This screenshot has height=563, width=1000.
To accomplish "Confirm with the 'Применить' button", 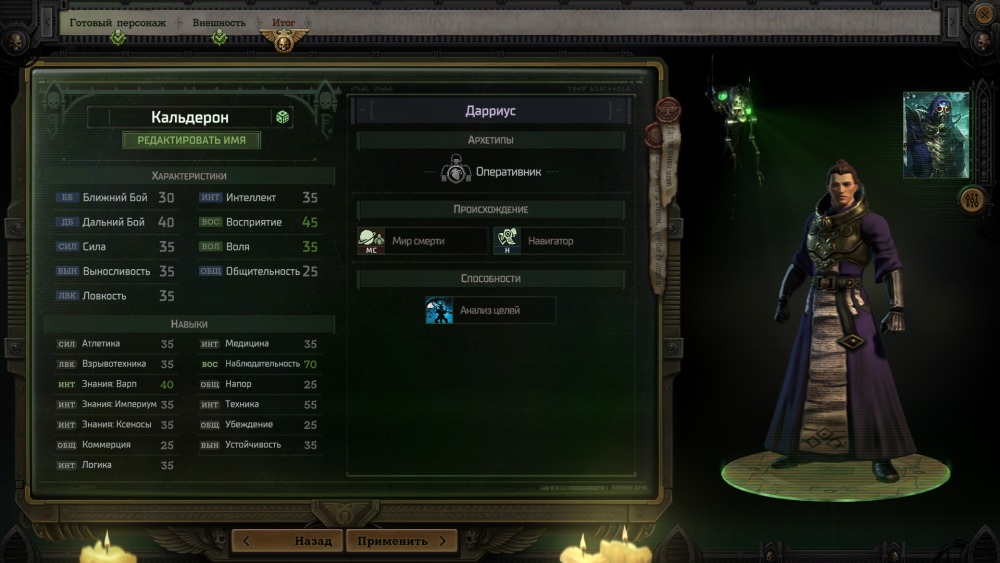I will pos(401,541).
